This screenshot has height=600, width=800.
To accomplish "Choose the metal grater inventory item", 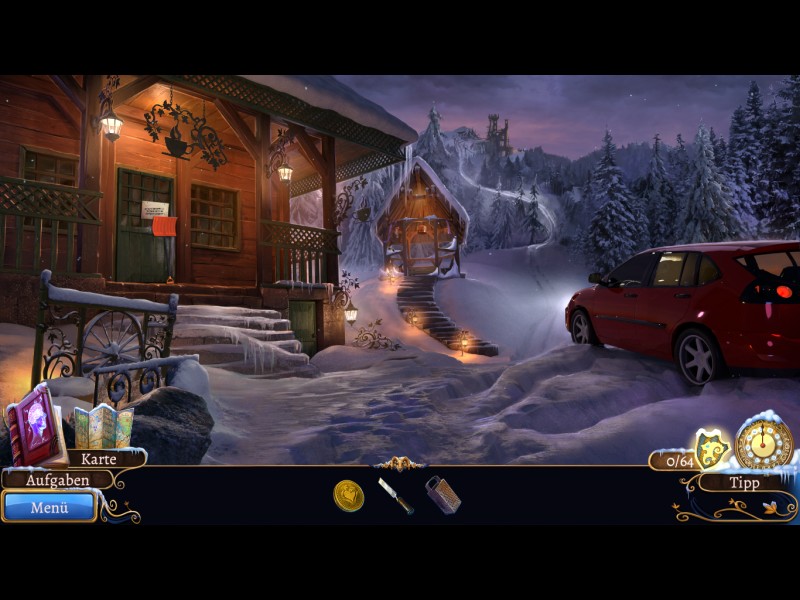I will pyautogui.click(x=442, y=494).
